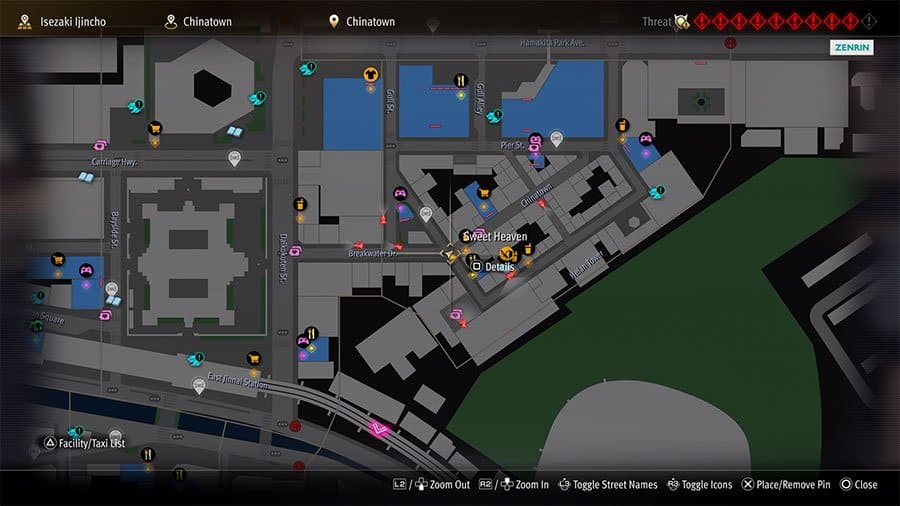Viewport: 900px width, 506px height.
Task: Place or remove a pin
Action: click(785, 484)
